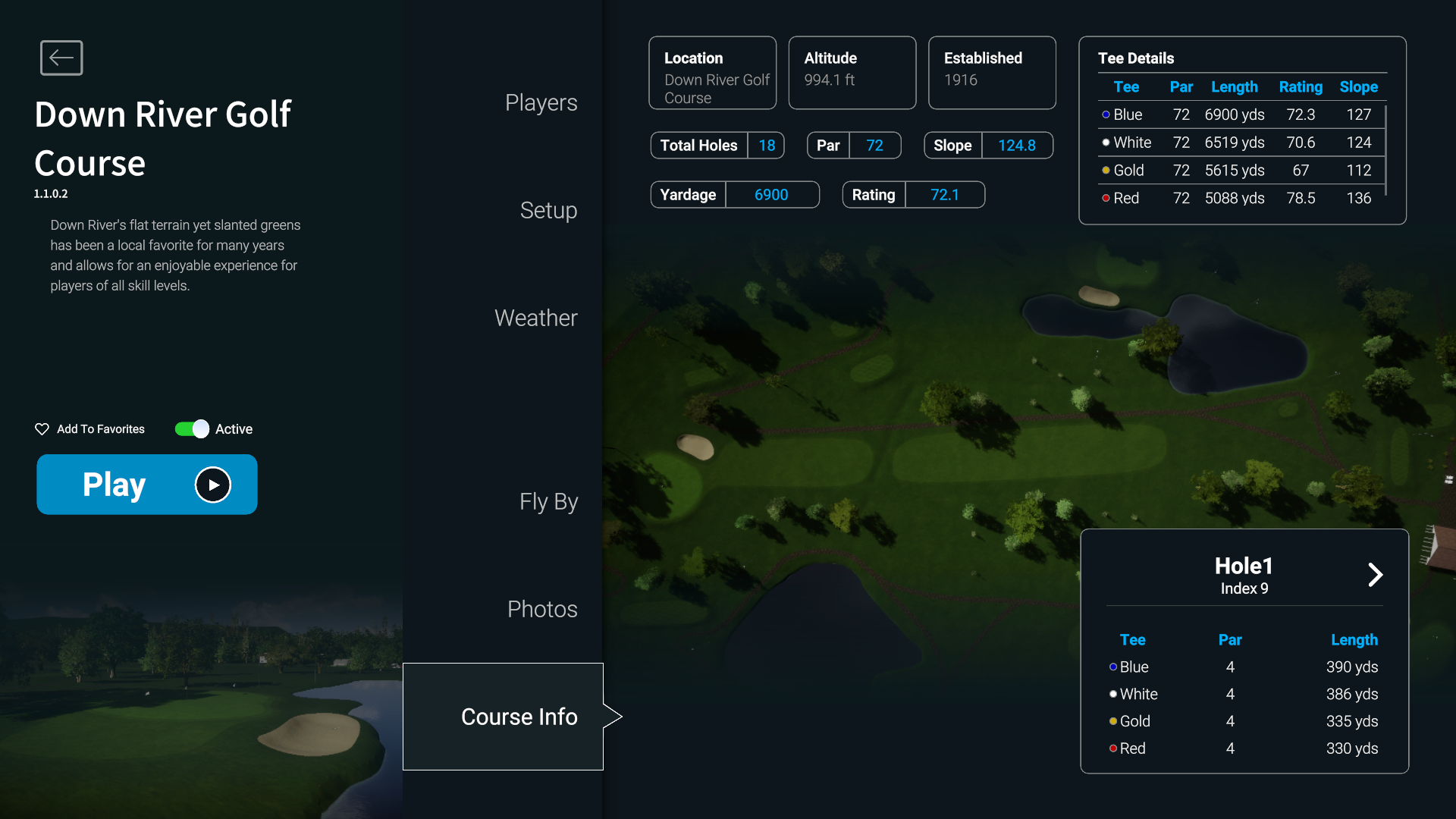Screen dimensions: 1456x819
Task: Select the red tee marker in Tee Details
Action: 1106,199
